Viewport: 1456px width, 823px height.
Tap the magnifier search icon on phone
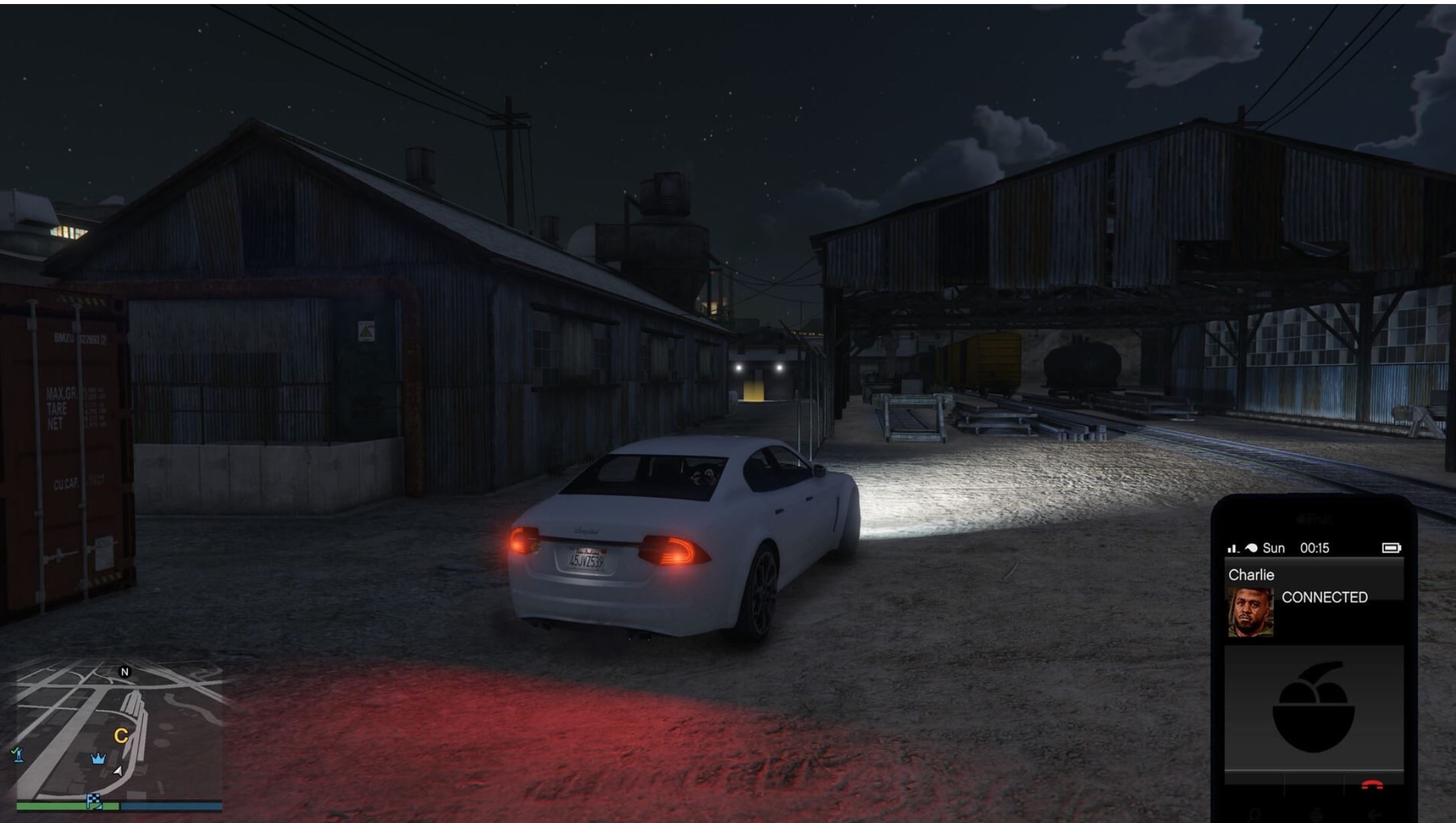[1254, 815]
